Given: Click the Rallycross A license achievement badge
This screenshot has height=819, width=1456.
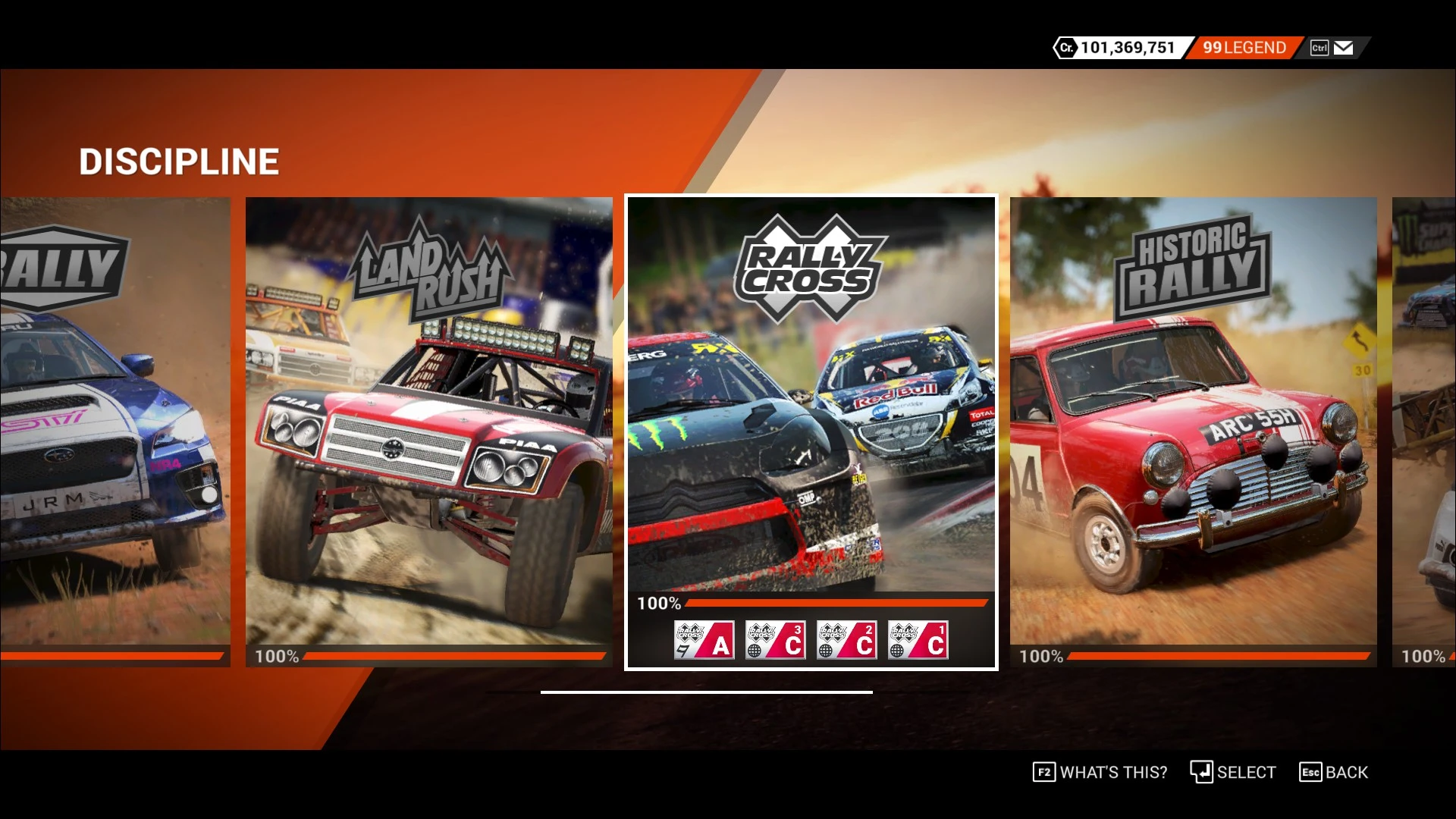Looking at the screenshot, I should 703,639.
